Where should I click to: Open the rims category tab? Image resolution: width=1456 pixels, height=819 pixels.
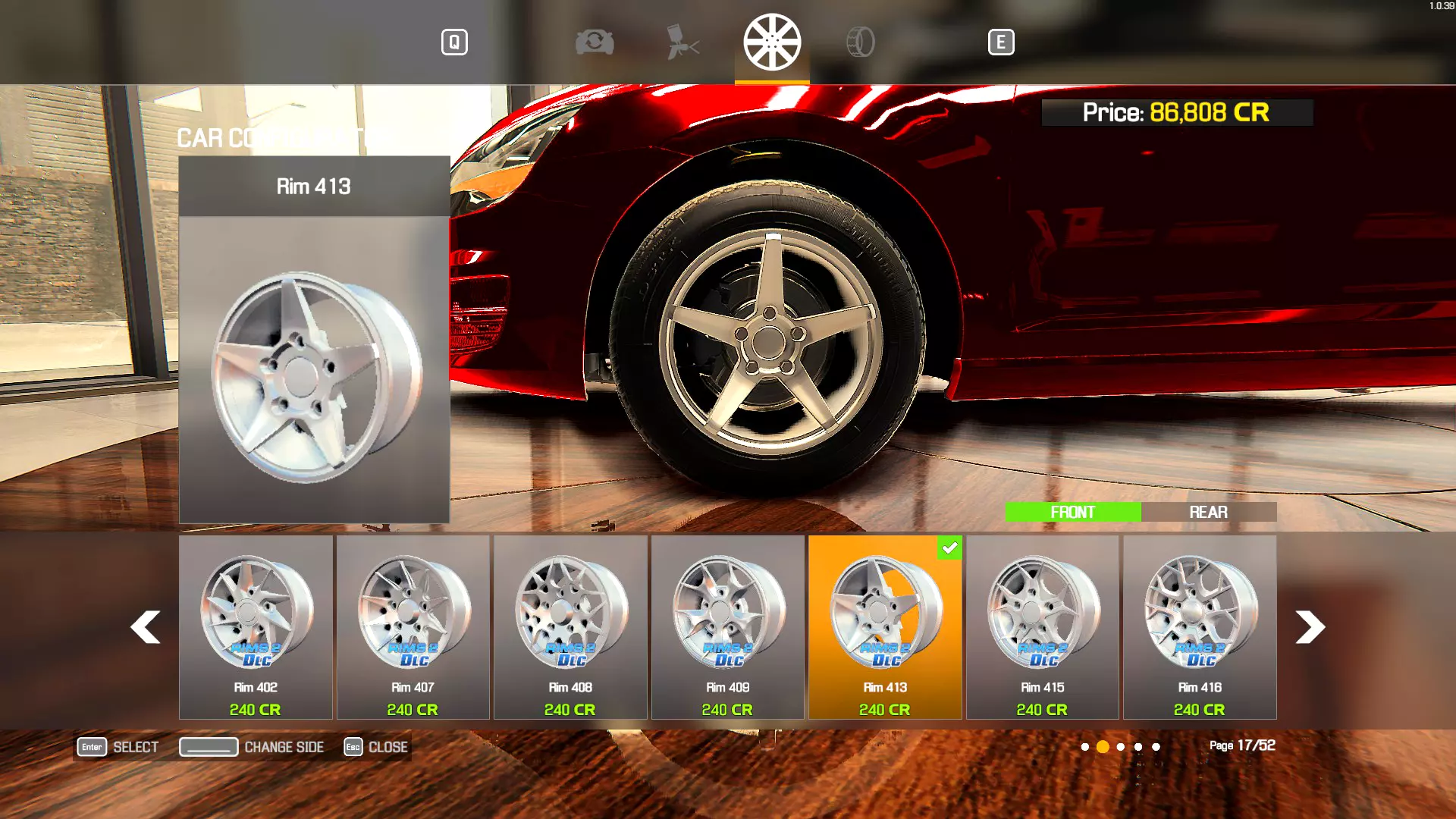click(x=772, y=42)
